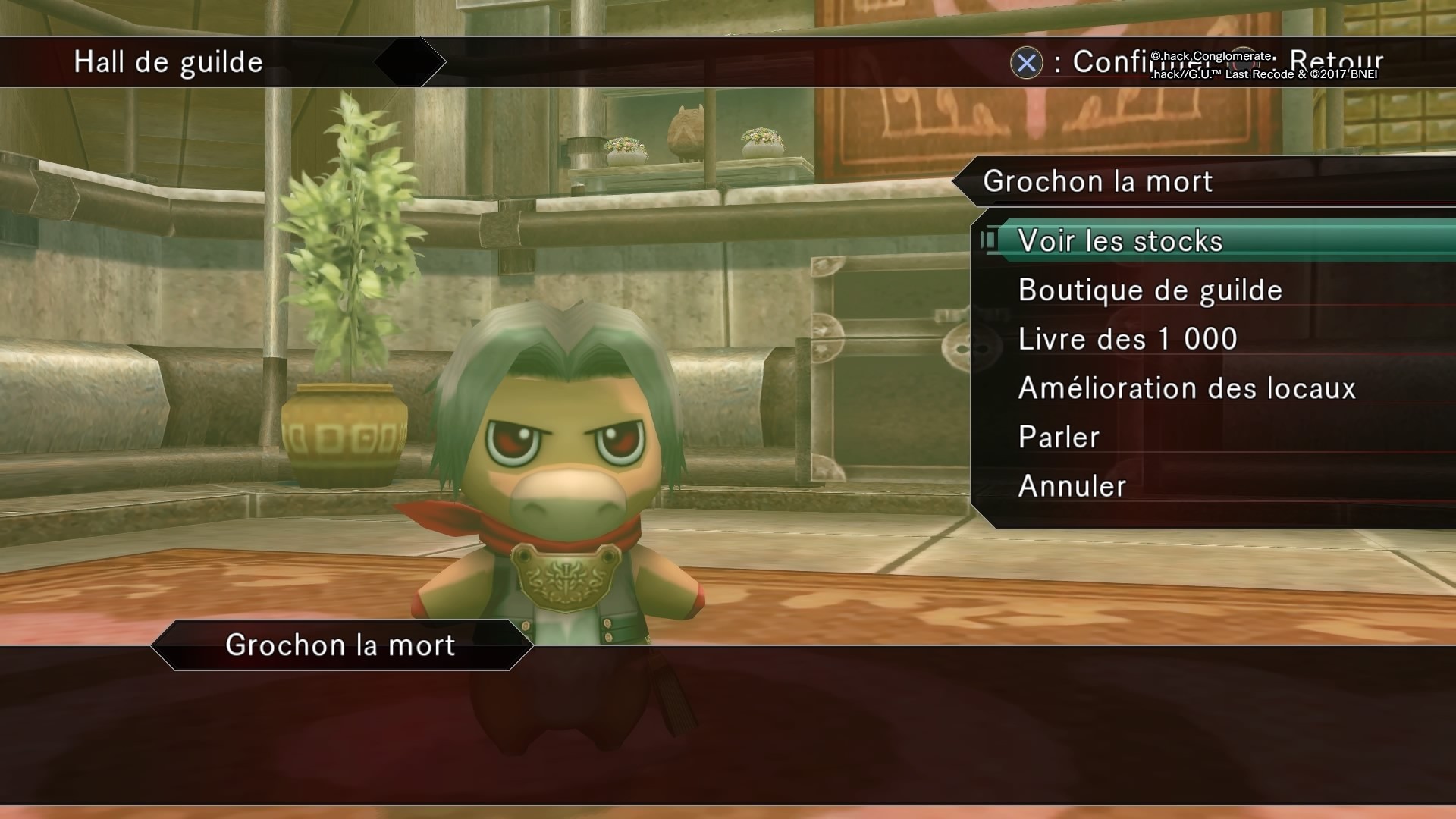Select the "Grochon la mort" panel title
This screenshot has height=819, width=1456.
pyautogui.click(x=1099, y=181)
